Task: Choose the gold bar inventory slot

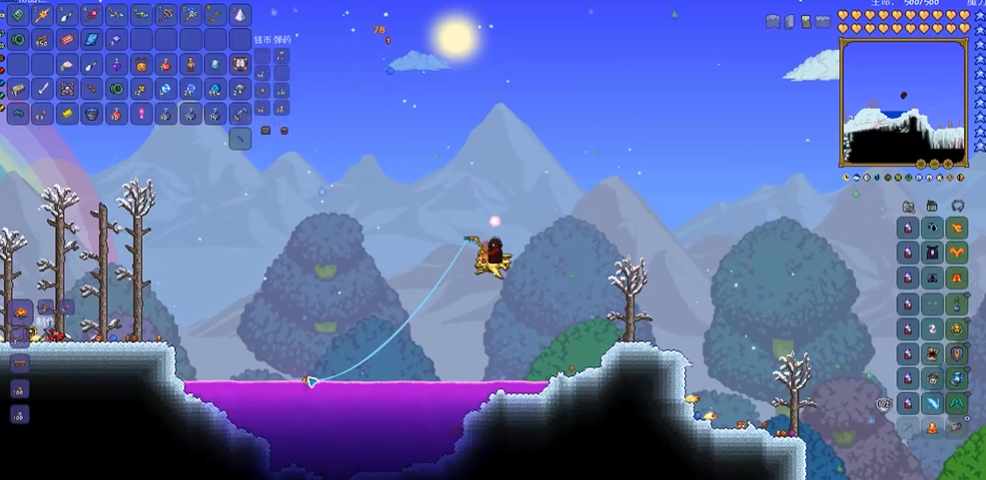Action: (67, 115)
